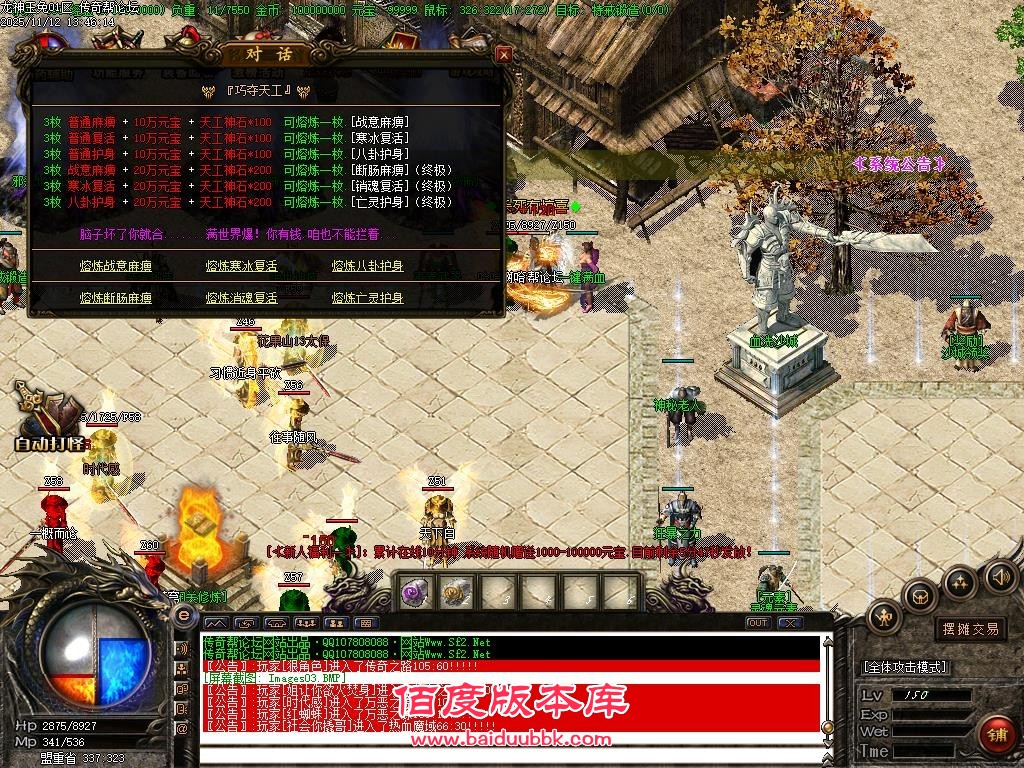Viewport: 1024px width, 768px height.
Task: Click the OUT button above the chat
Action: [x=758, y=623]
